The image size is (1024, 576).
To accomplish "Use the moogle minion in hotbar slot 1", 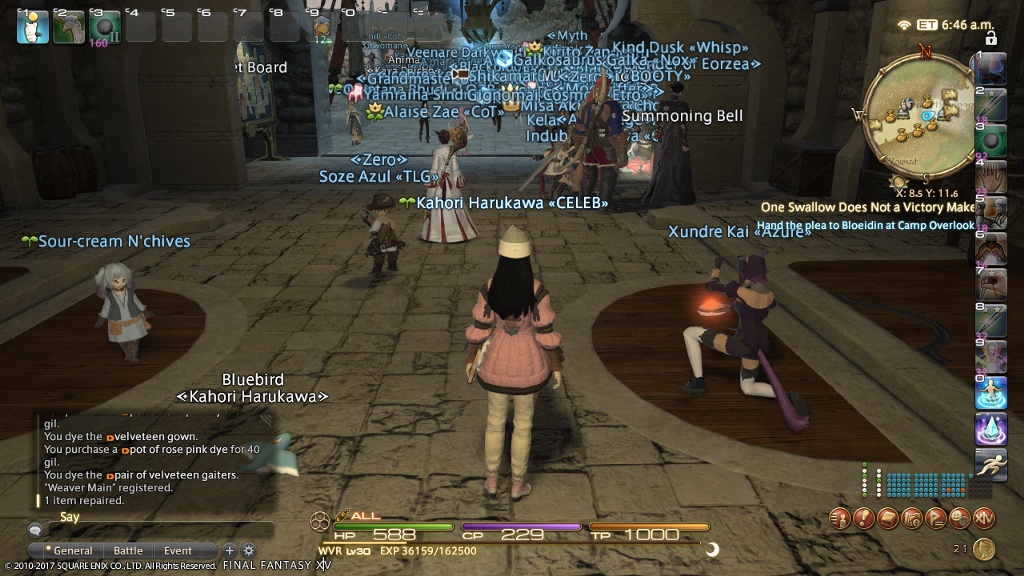I will pyautogui.click(x=32, y=26).
